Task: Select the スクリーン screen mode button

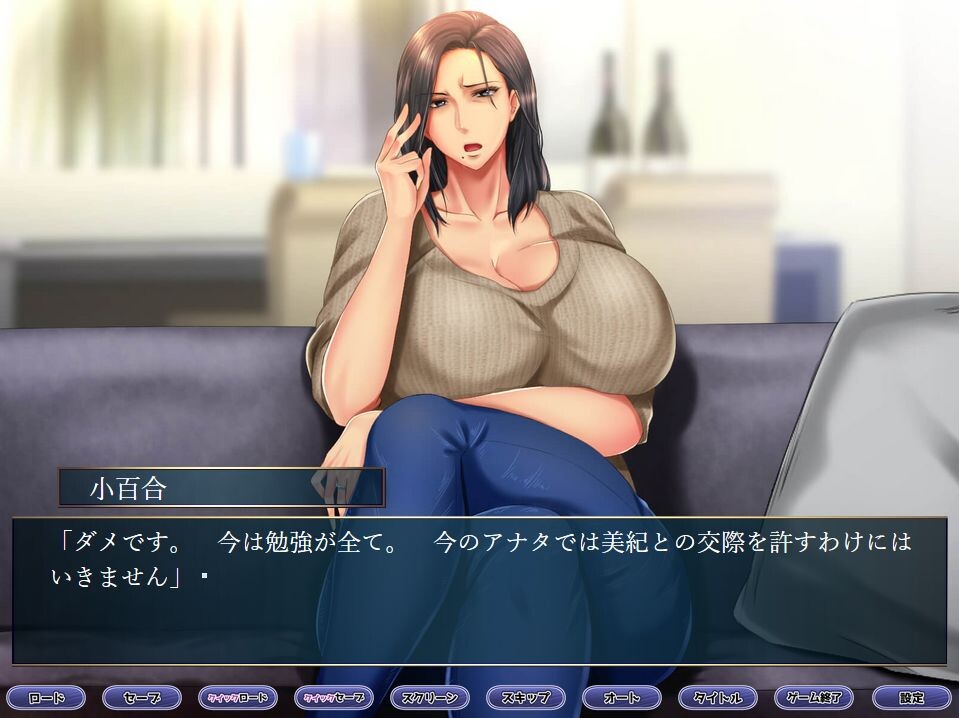Action: (x=429, y=697)
